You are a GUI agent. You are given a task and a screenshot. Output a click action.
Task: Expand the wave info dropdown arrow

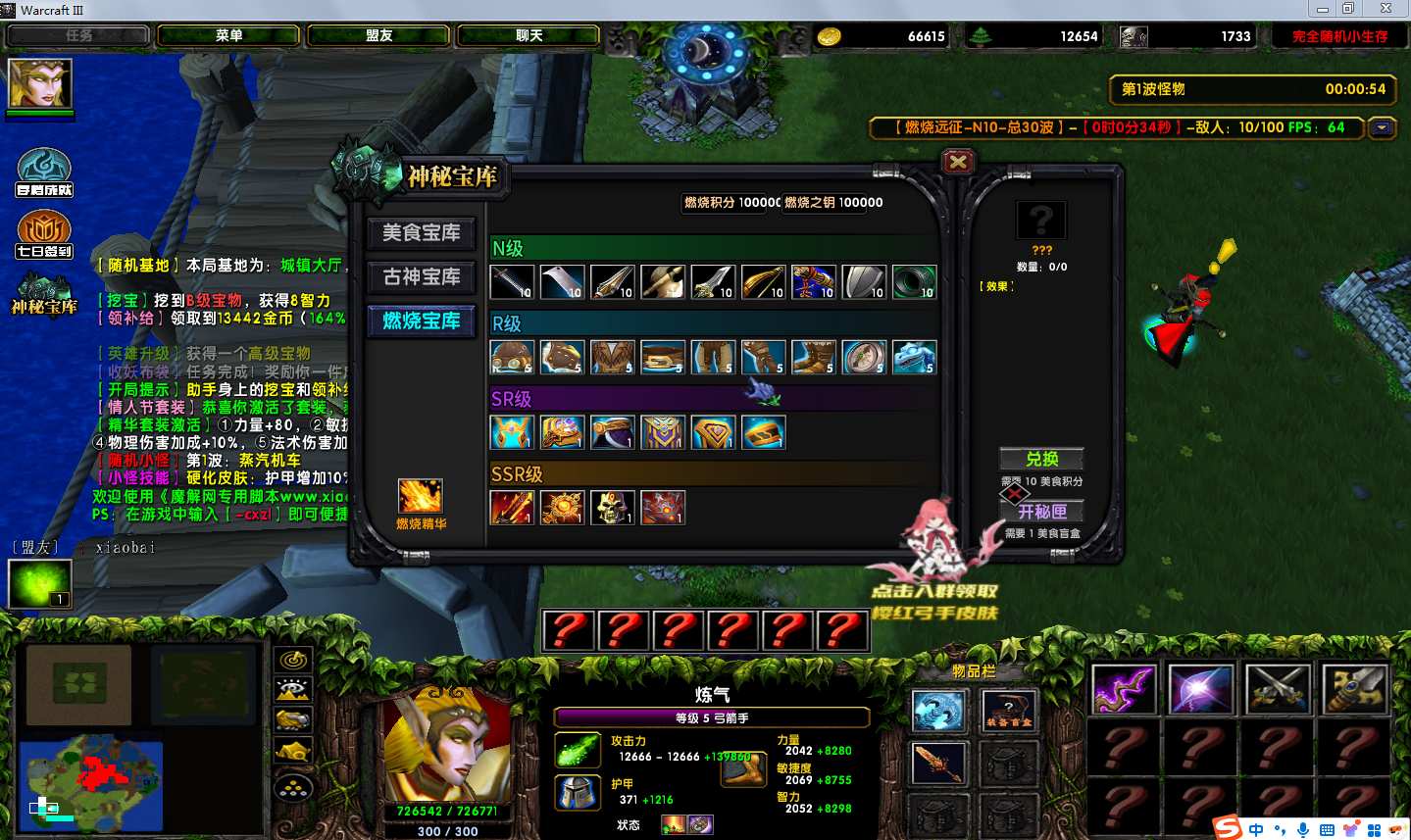[x=1383, y=127]
